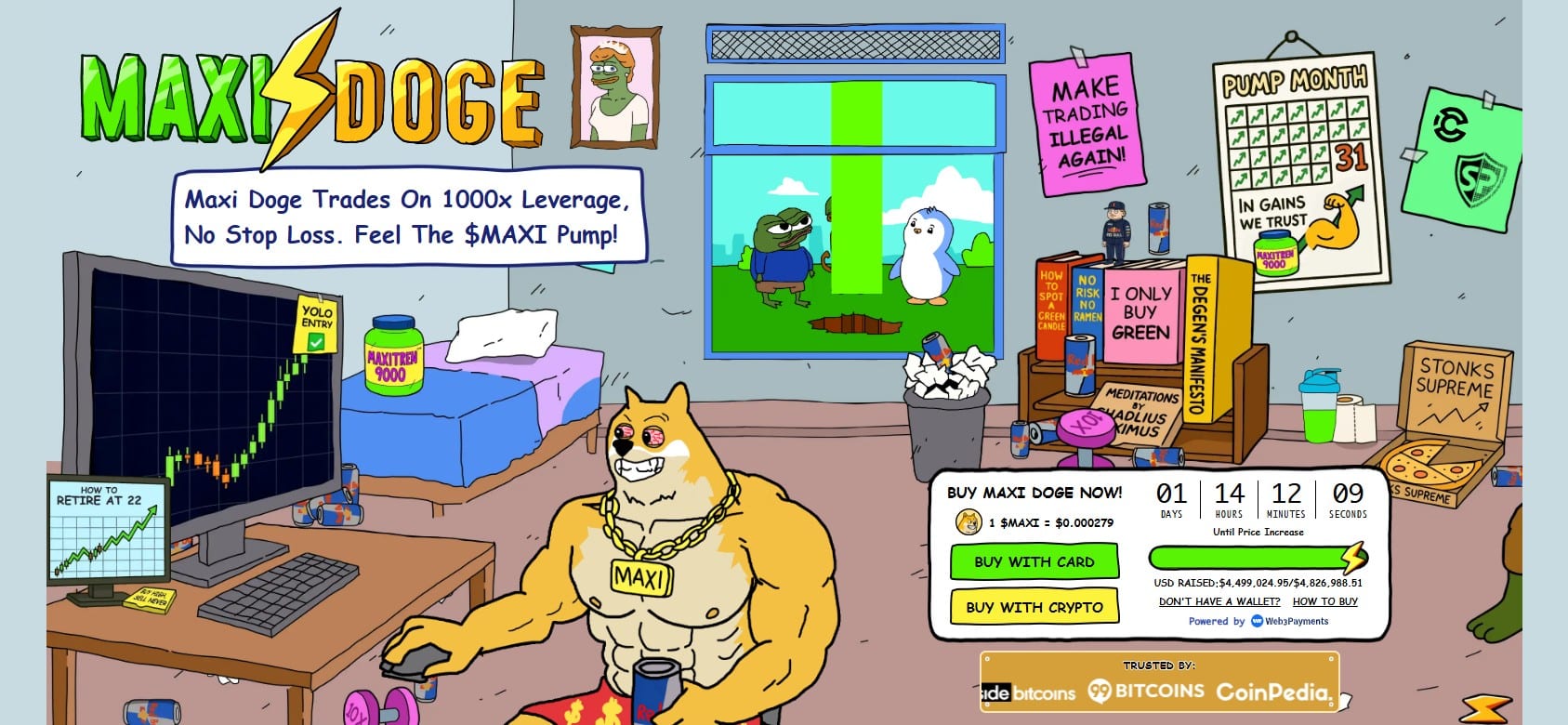
Task: Click the BUY WITH CARD button
Action: tap(1034, 561)
